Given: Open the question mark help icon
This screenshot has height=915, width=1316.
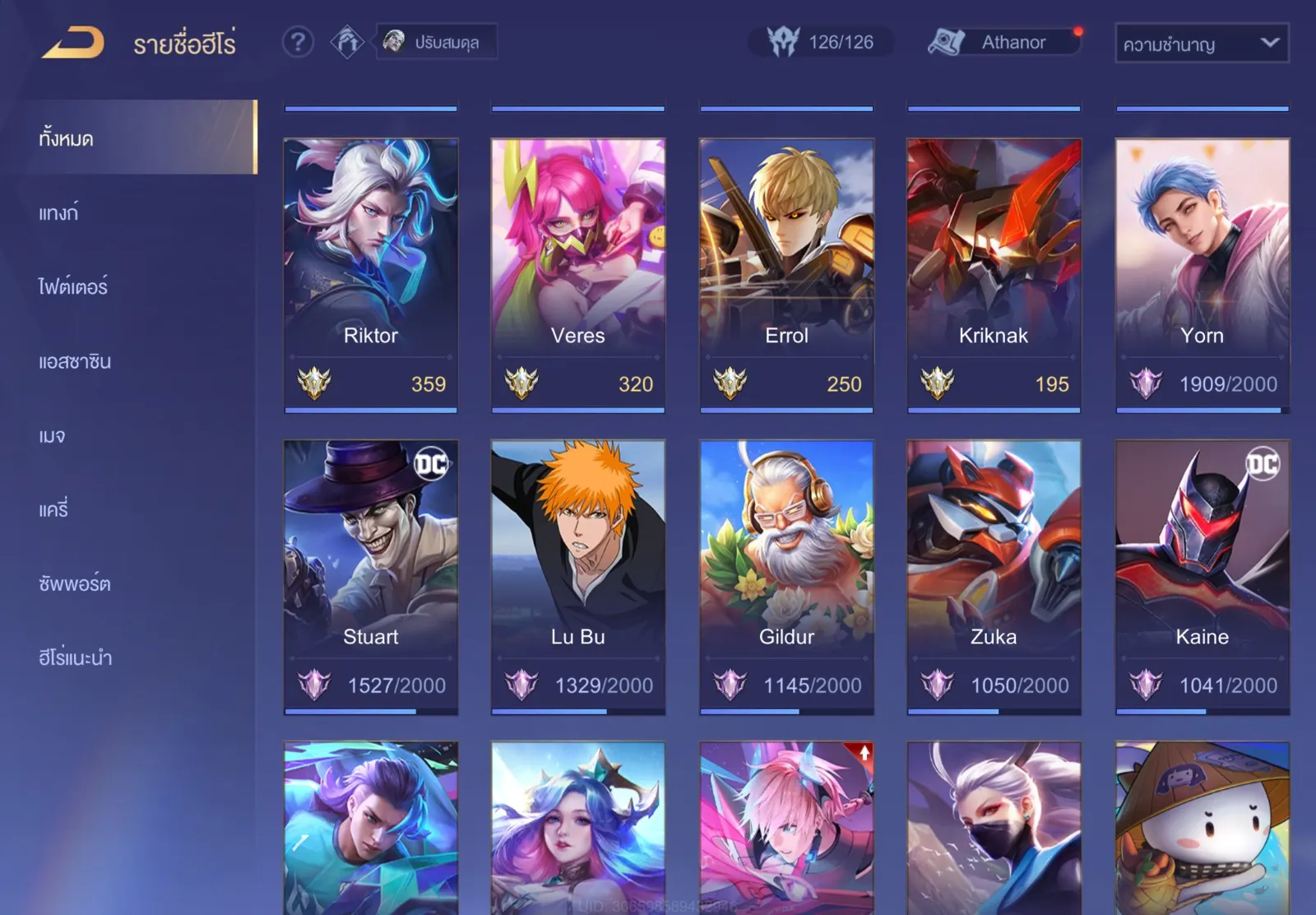Looking at the screenshot, I should [x=298, y=42].
